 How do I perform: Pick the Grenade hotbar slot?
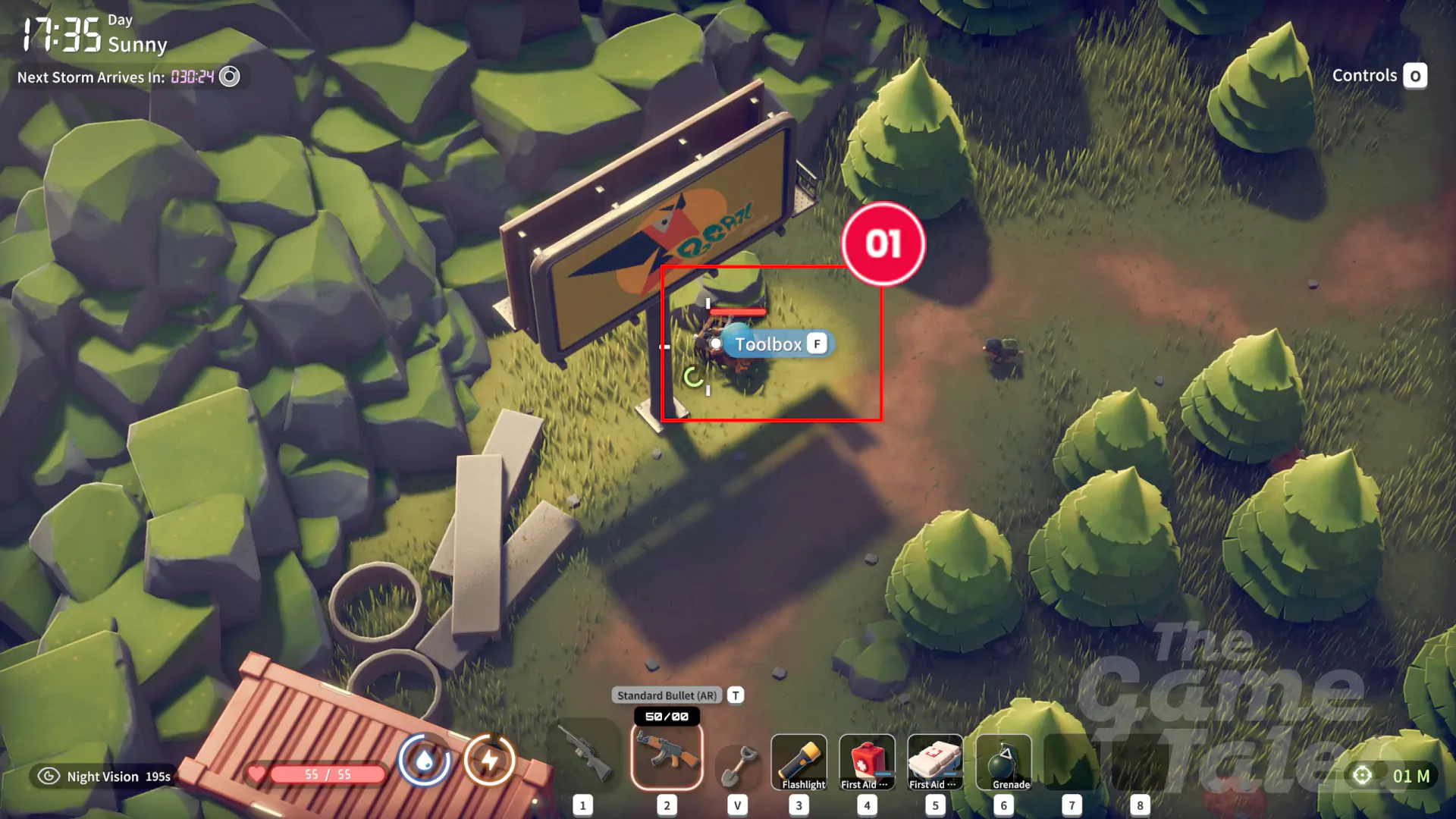coord(1003,761)
